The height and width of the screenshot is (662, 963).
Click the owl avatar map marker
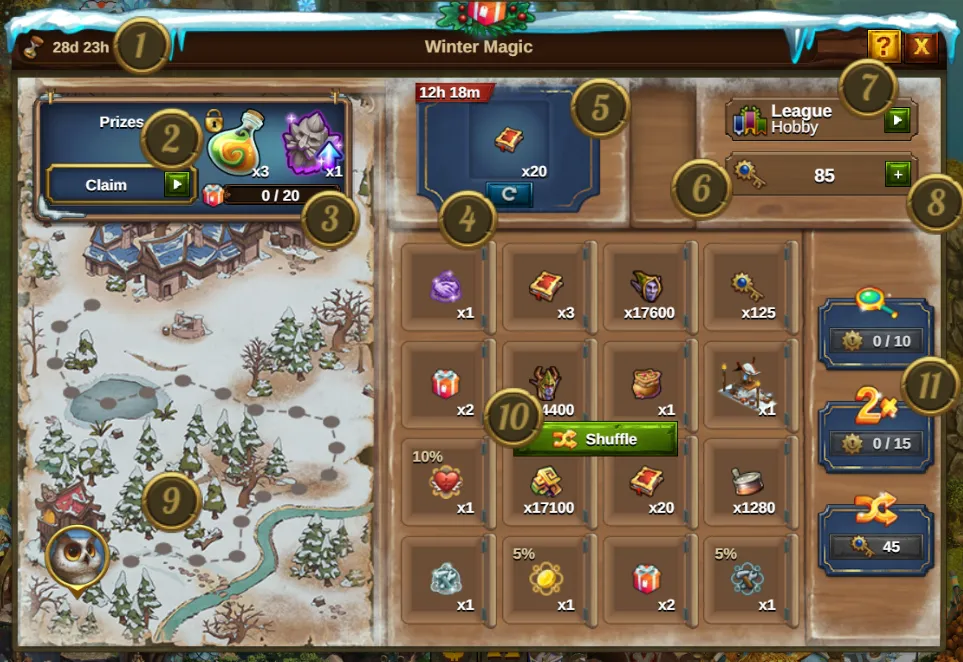[76, 554]
